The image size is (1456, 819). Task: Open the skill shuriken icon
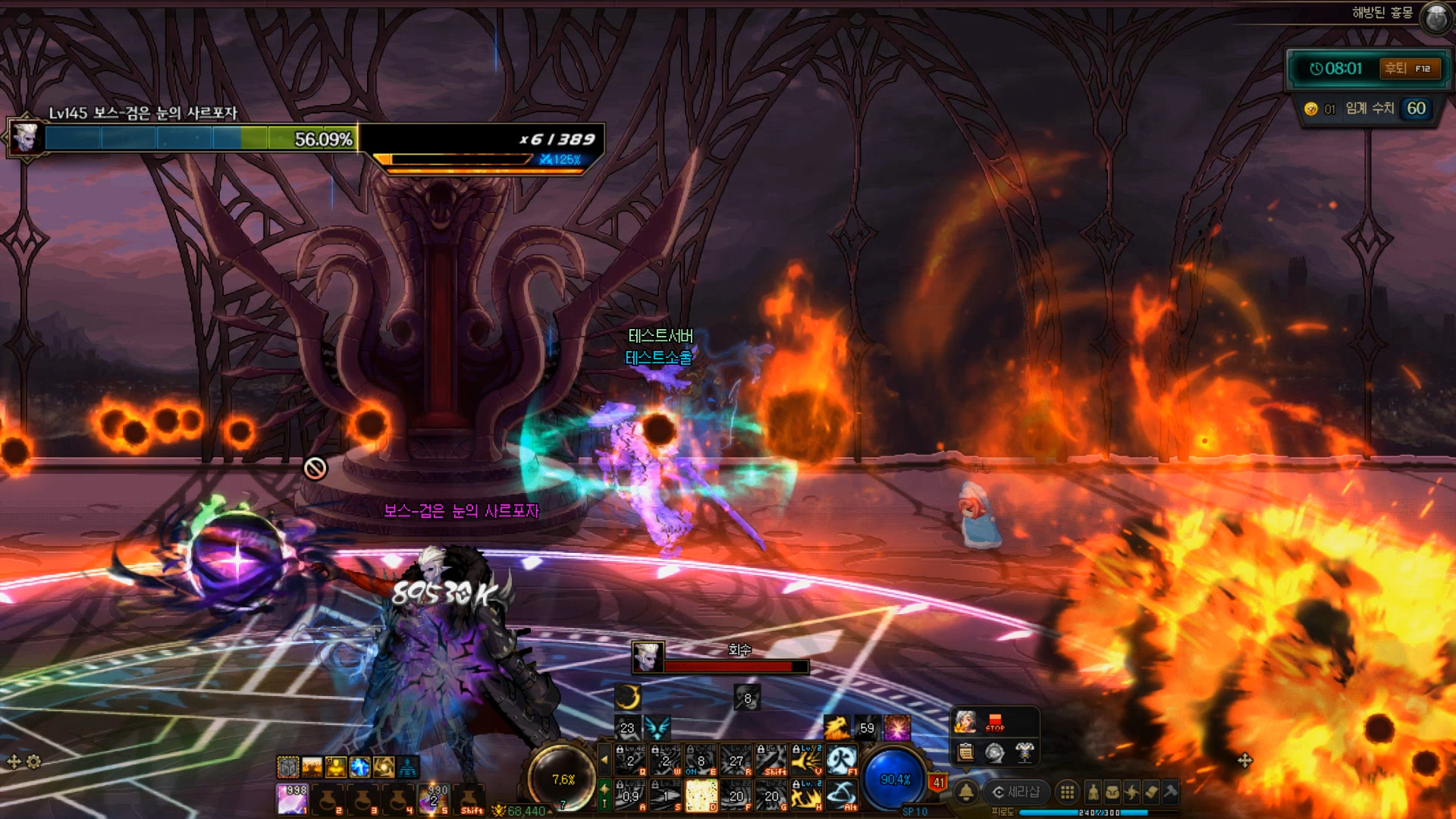(1131, 792)
